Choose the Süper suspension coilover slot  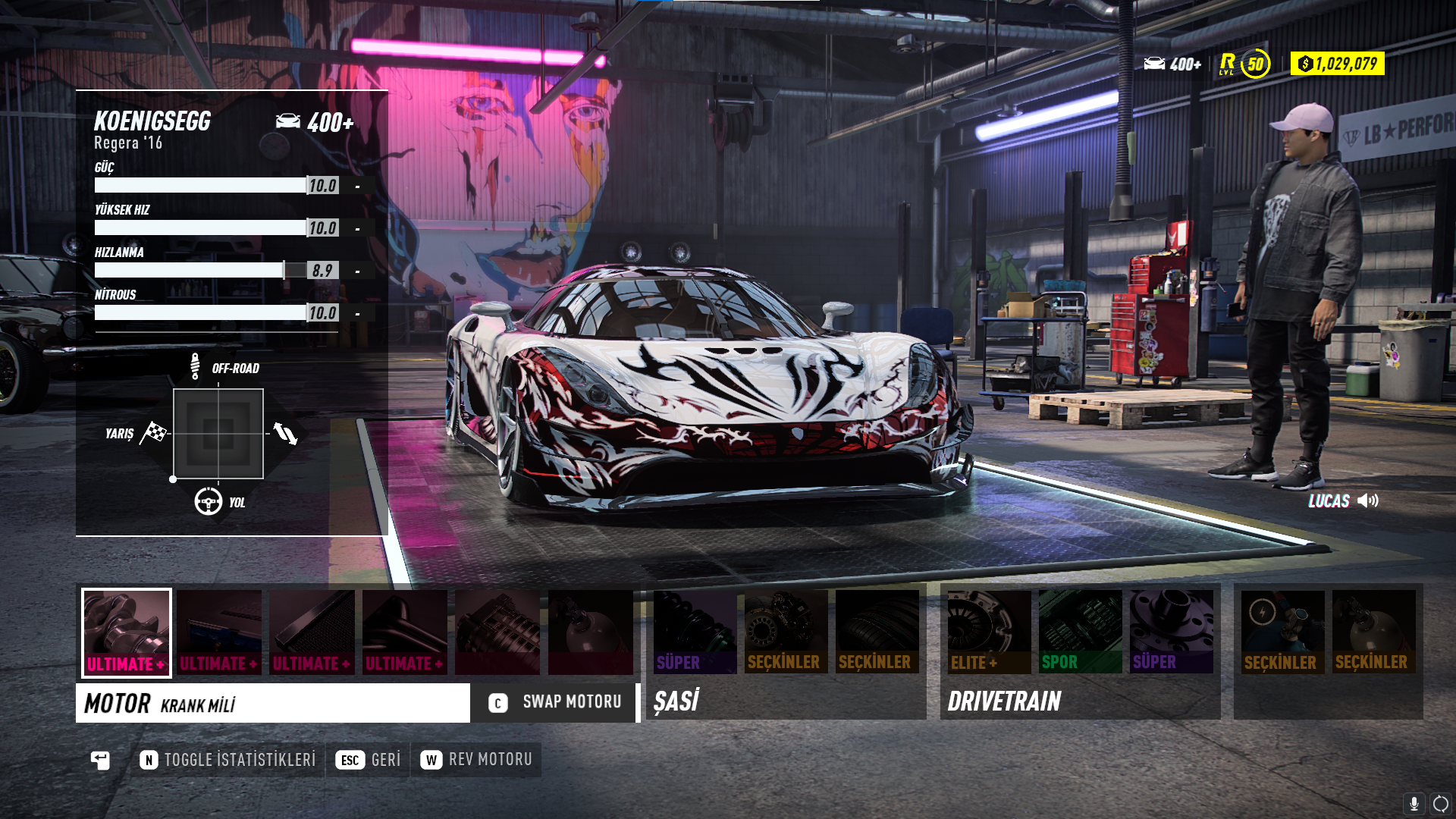coord(695,632)
